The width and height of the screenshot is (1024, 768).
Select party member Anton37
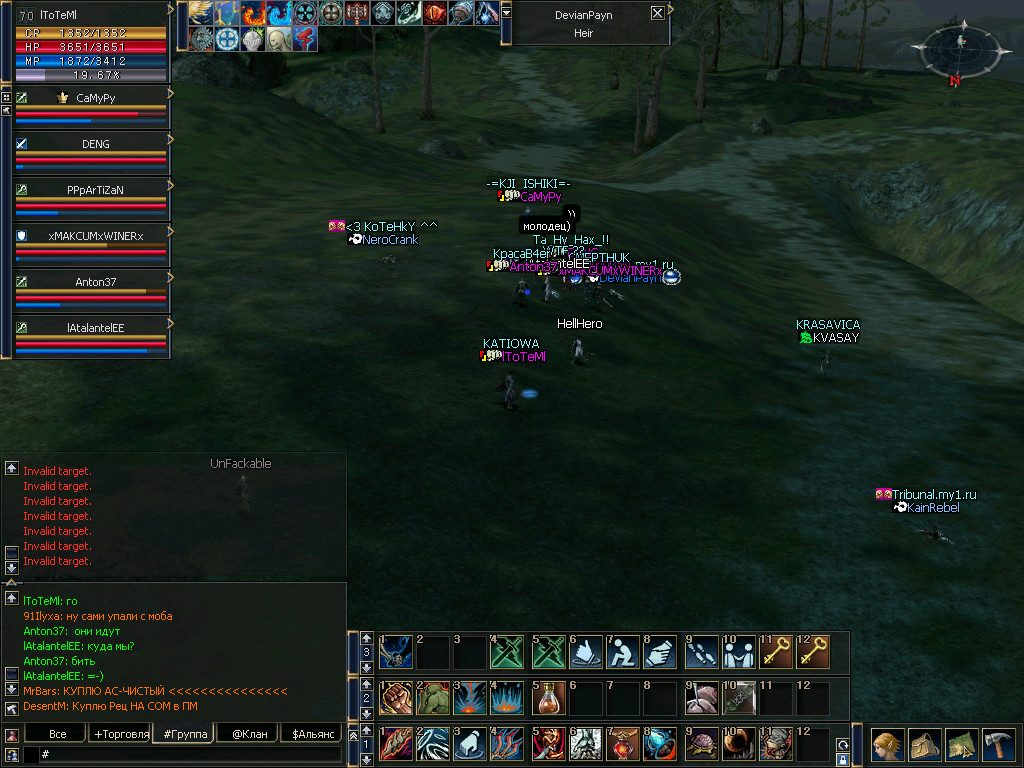pos(95,282)
